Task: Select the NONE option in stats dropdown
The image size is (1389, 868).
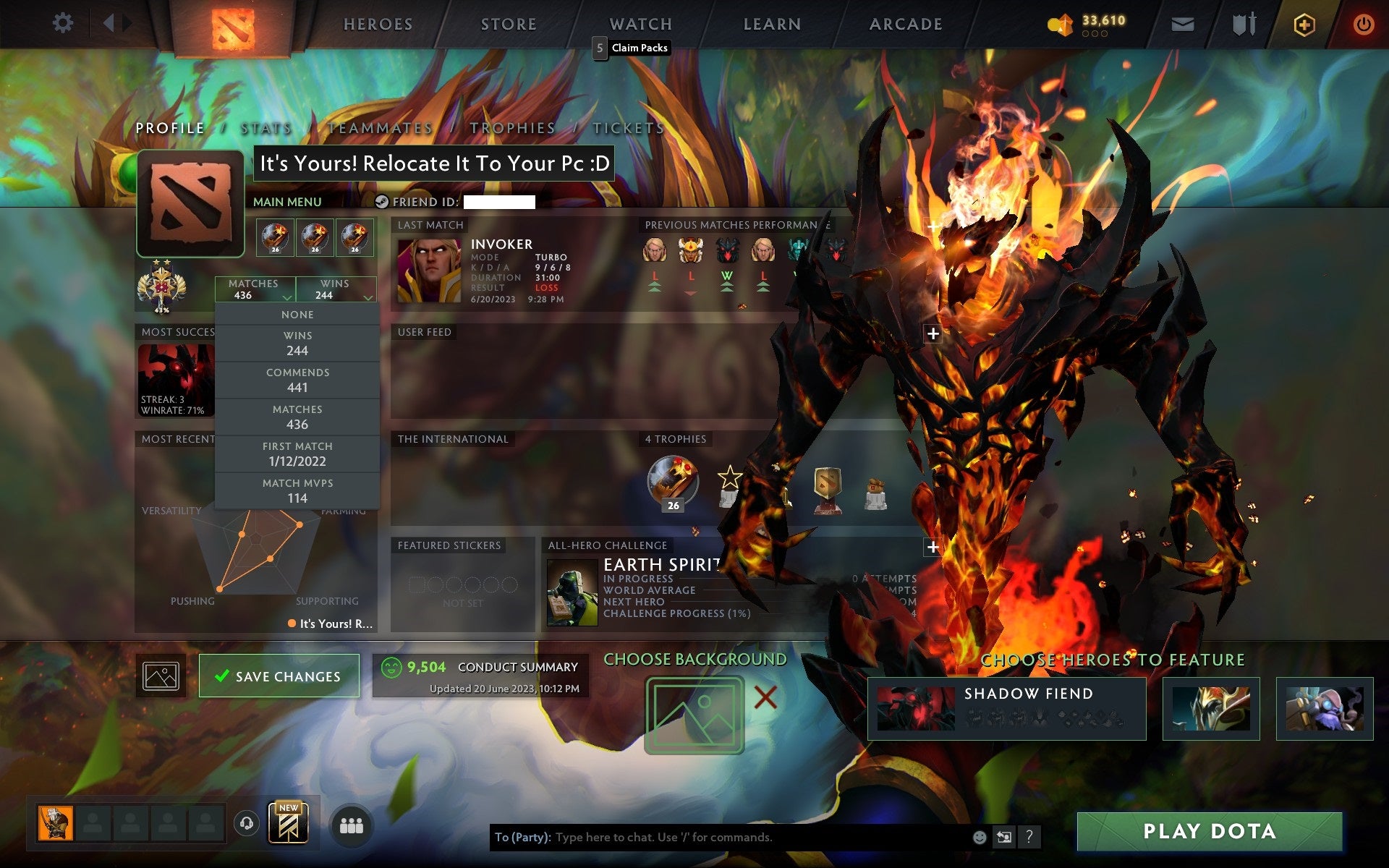Action: click(297, 314)
